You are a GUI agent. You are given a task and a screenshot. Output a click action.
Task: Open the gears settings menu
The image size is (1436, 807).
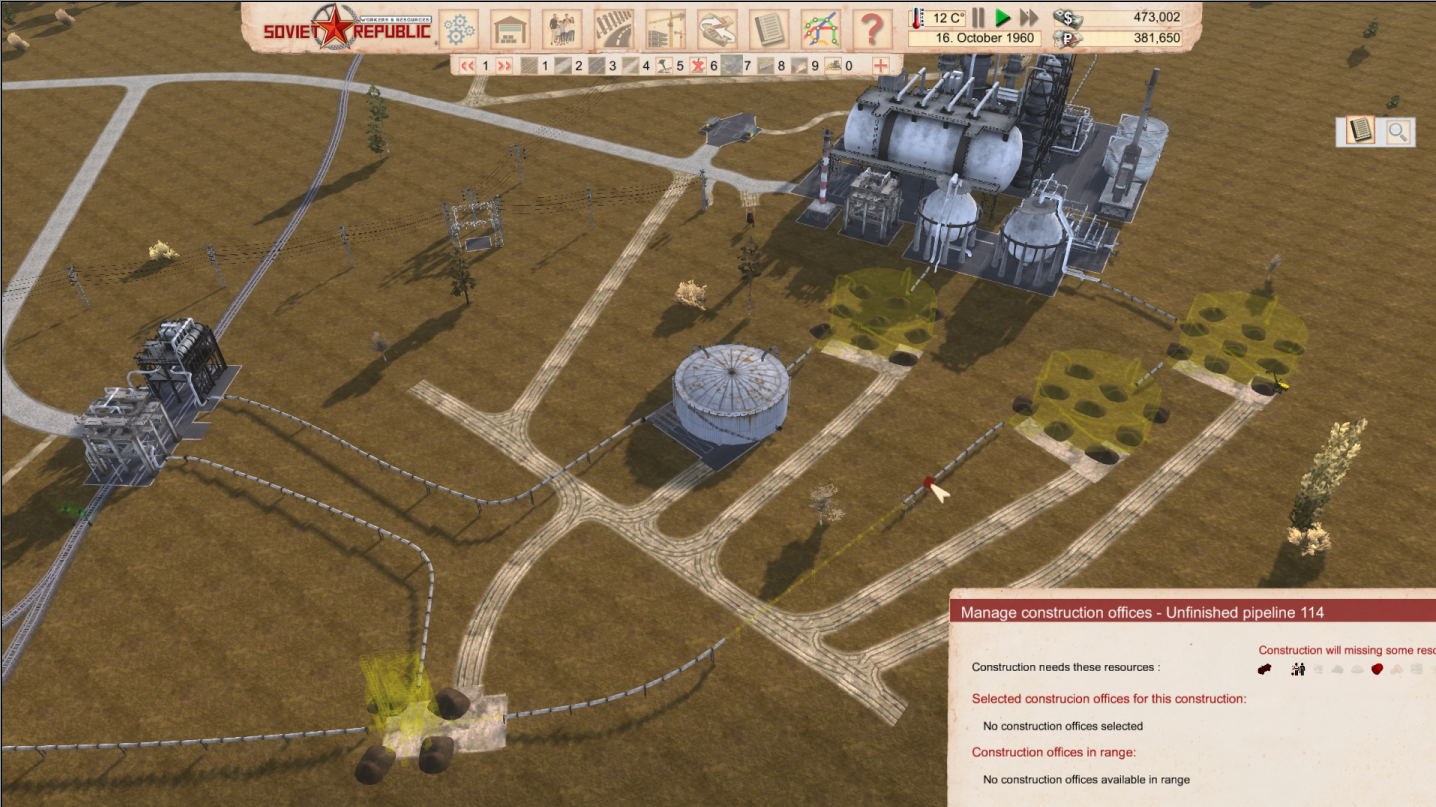(x=459, y=28)
